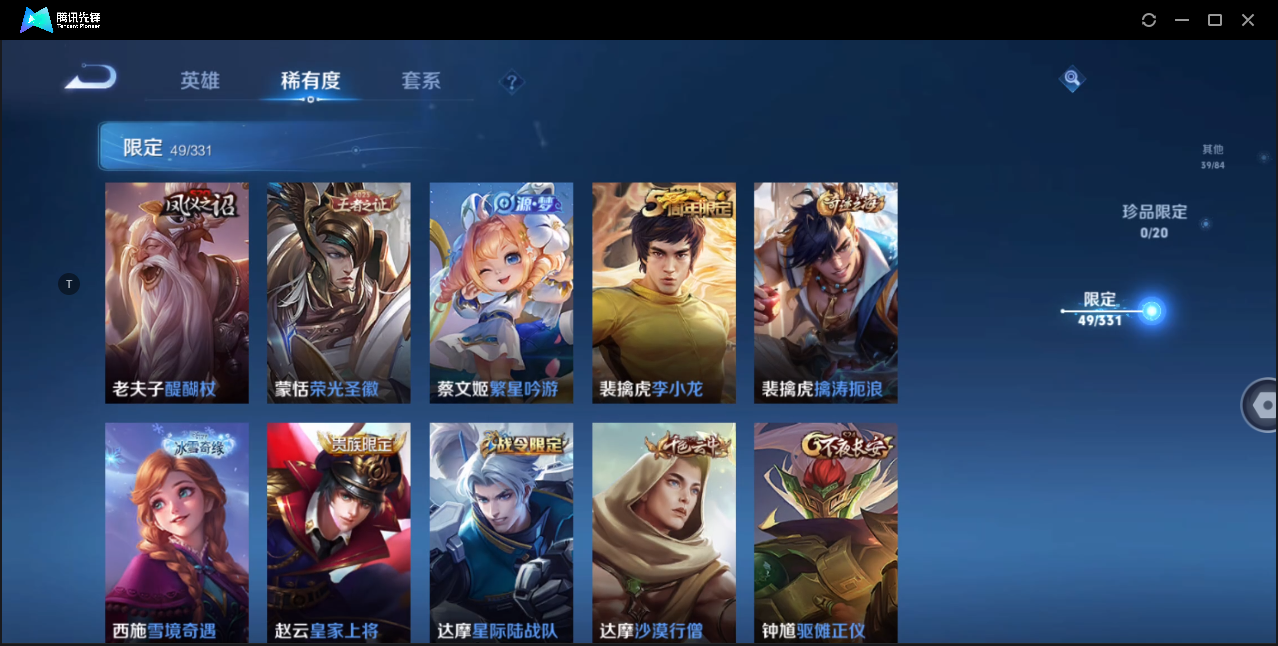Switch to the 英雄 tab

coord(200,81)
